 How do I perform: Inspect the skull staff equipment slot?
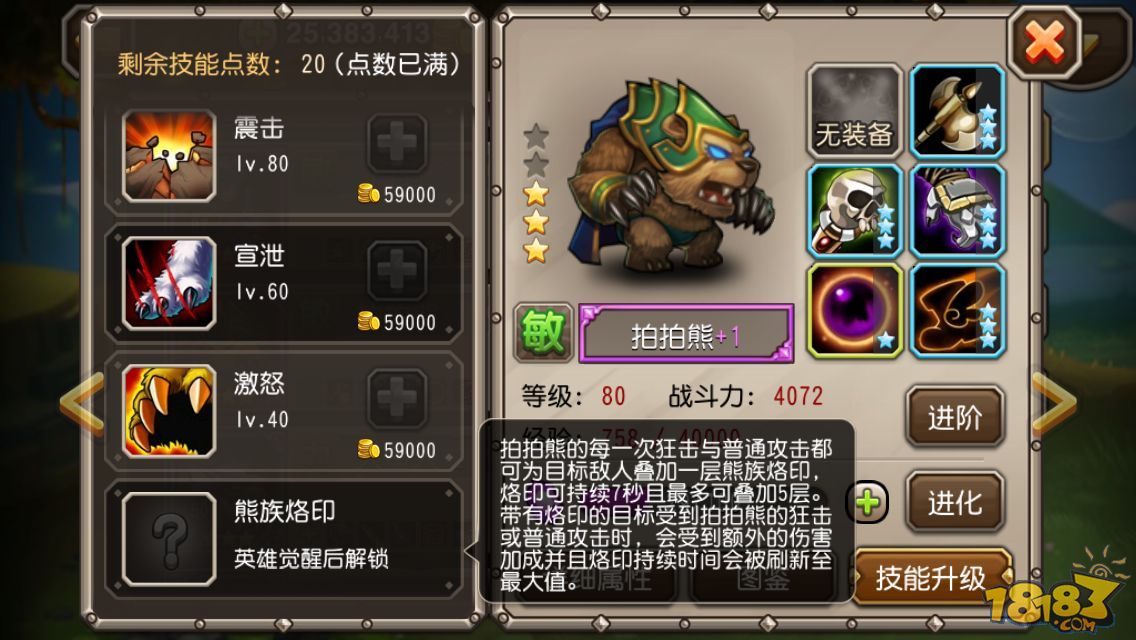[854, 211]
